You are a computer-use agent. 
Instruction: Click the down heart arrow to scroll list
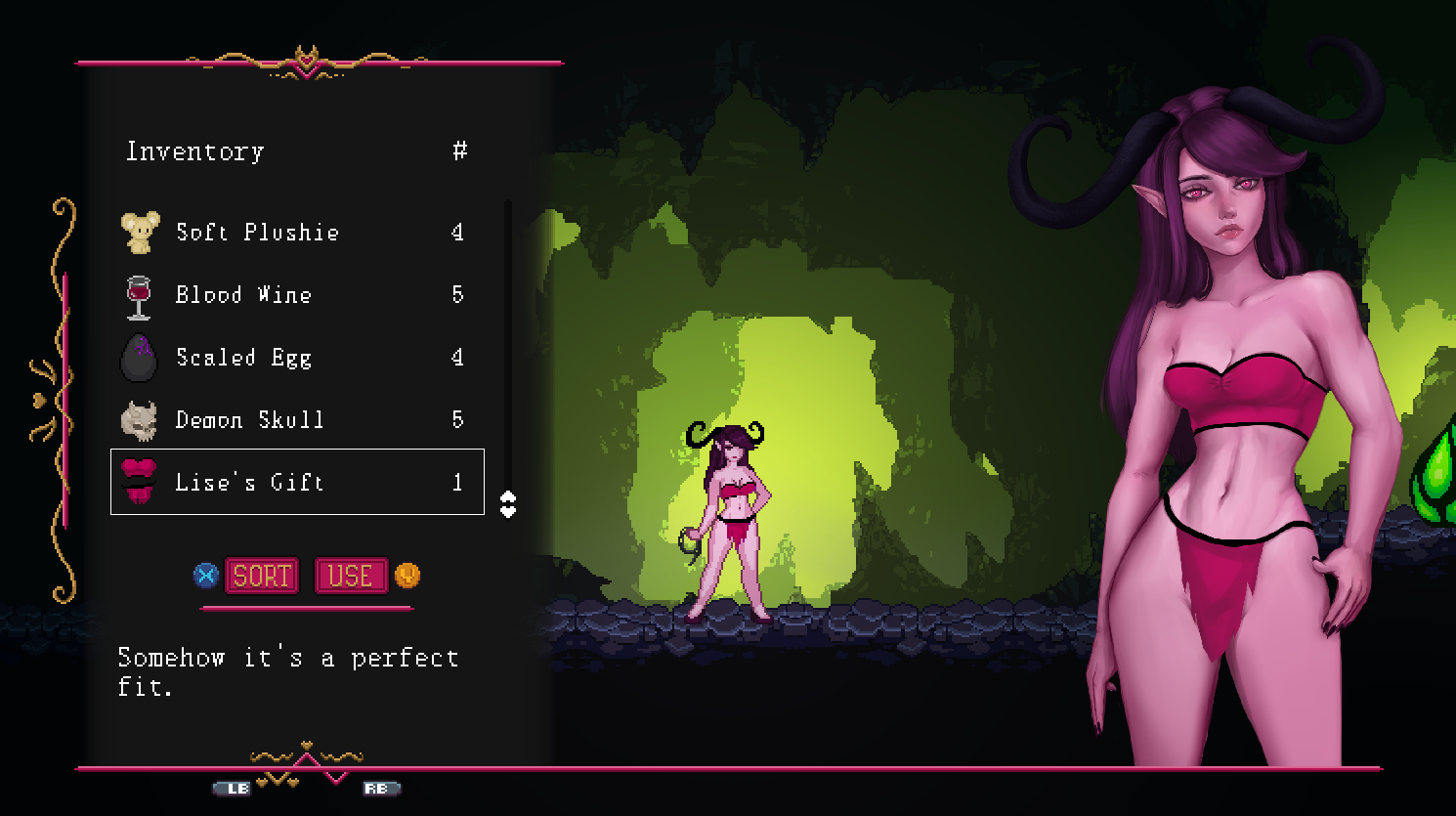tap(508, 512)
